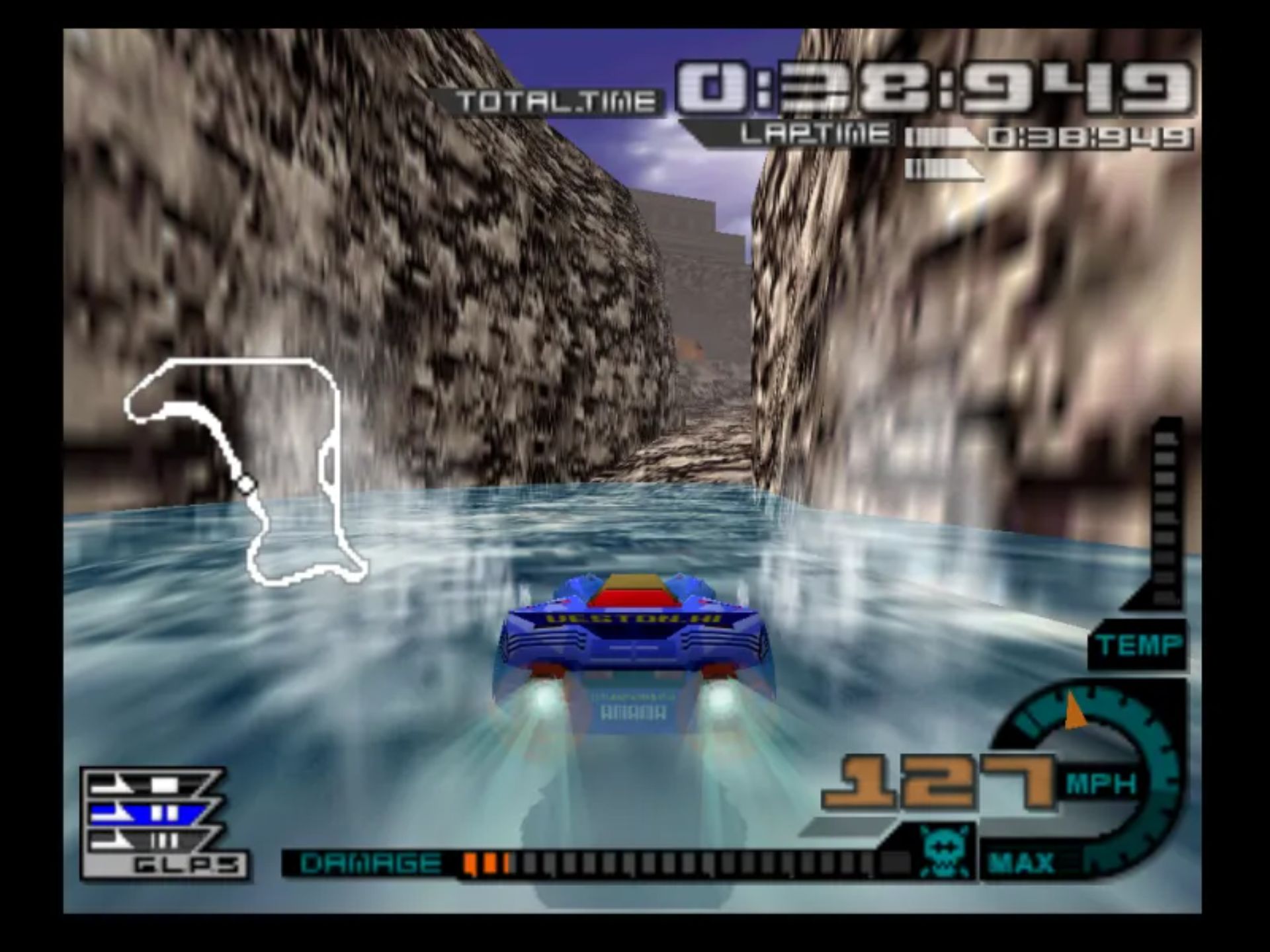Screen dimensions: 1270x952
Task: Click the white track outline minimap
Action: 245,463
